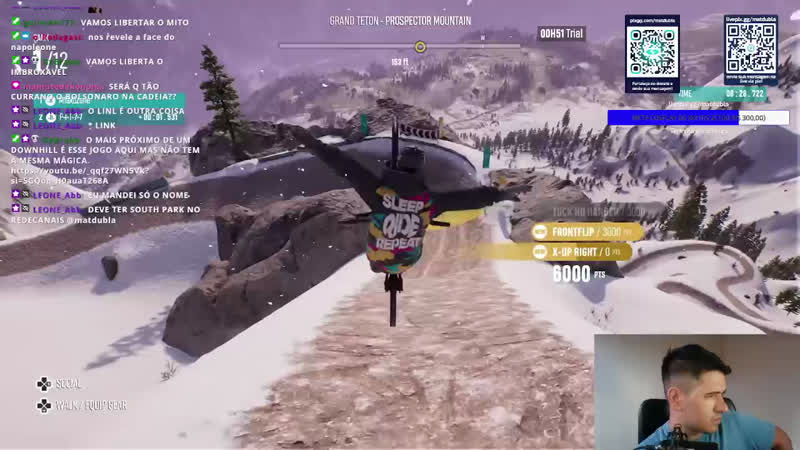Click the pixgg.com donation QR code
The image size is (800, 450).
(651, 47)
